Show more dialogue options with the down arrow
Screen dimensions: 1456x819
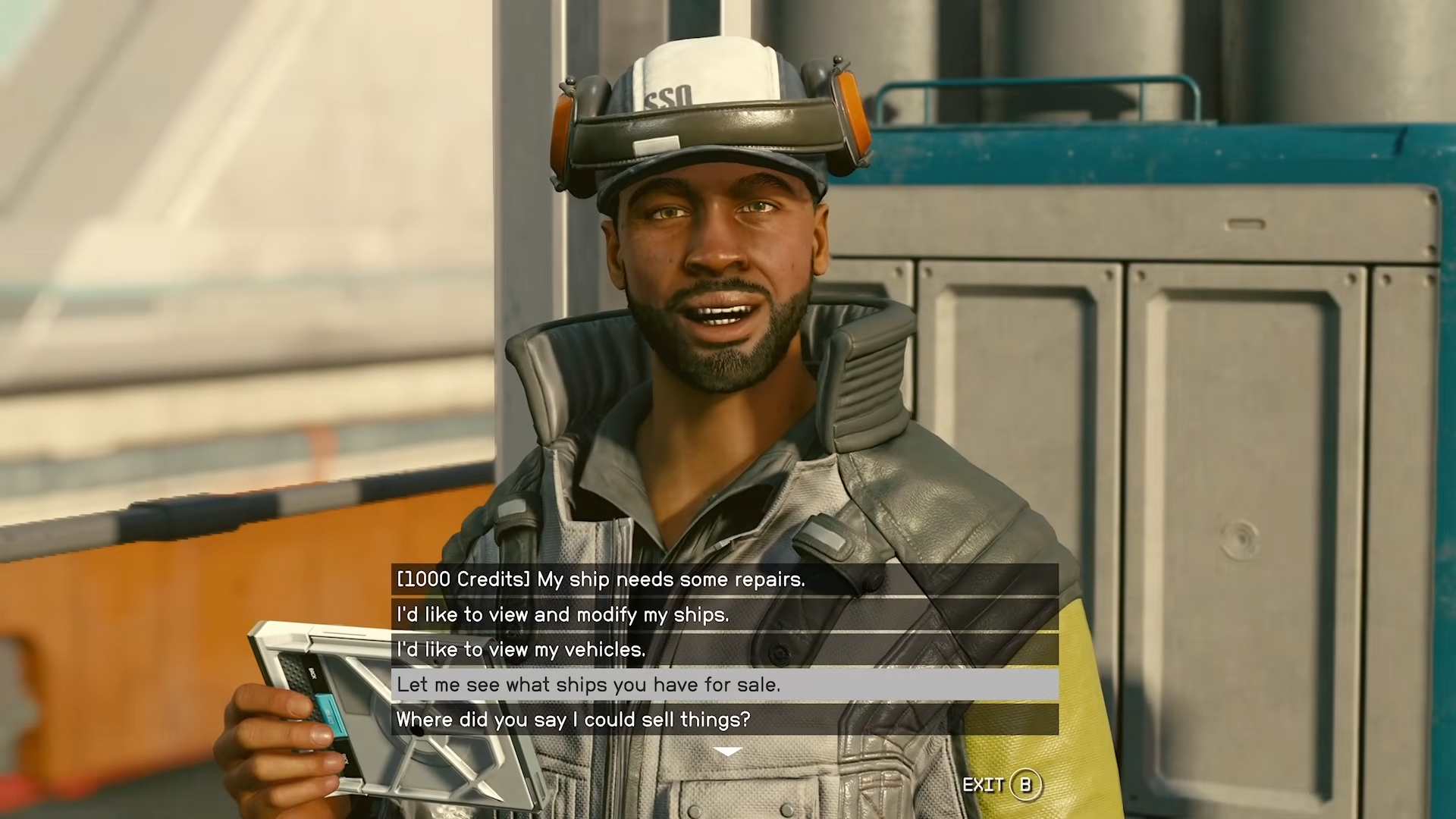[728, 752]
